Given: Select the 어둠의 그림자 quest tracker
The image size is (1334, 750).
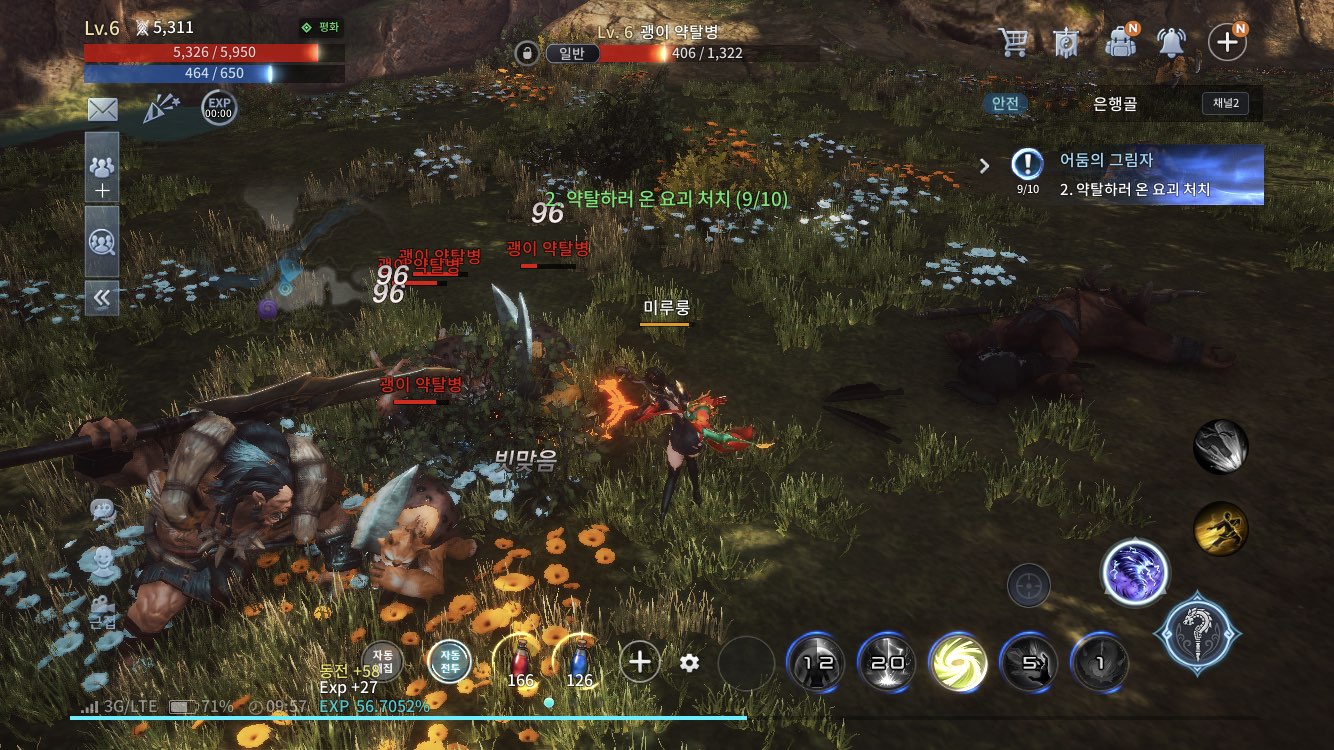Looking at the screenshot, I should (1137, 174).
